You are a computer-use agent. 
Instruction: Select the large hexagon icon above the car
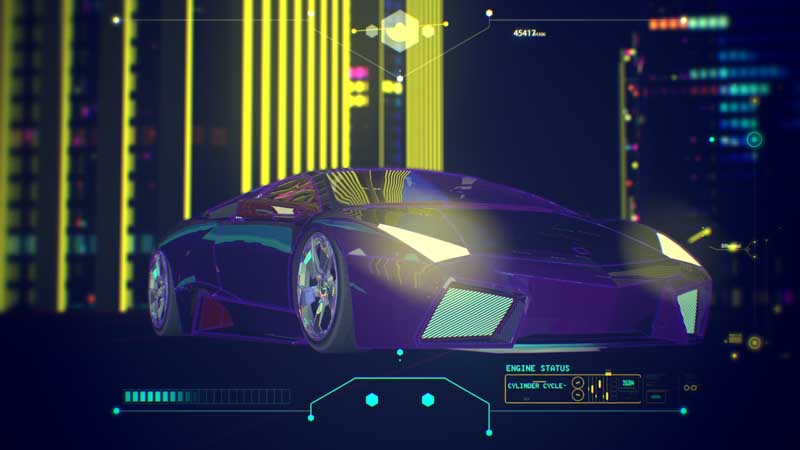pos(400,30)
